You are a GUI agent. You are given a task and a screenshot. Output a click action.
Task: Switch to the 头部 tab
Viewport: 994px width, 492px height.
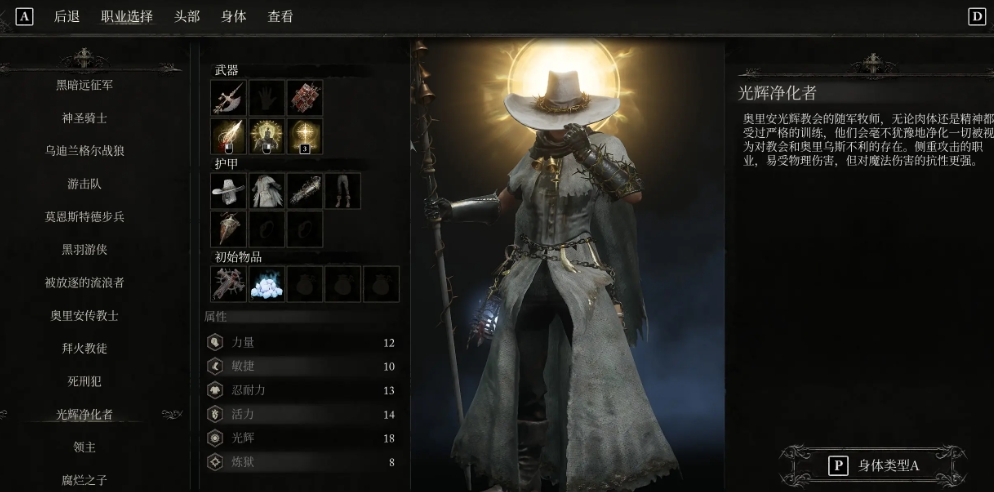[x=187, y=16]
